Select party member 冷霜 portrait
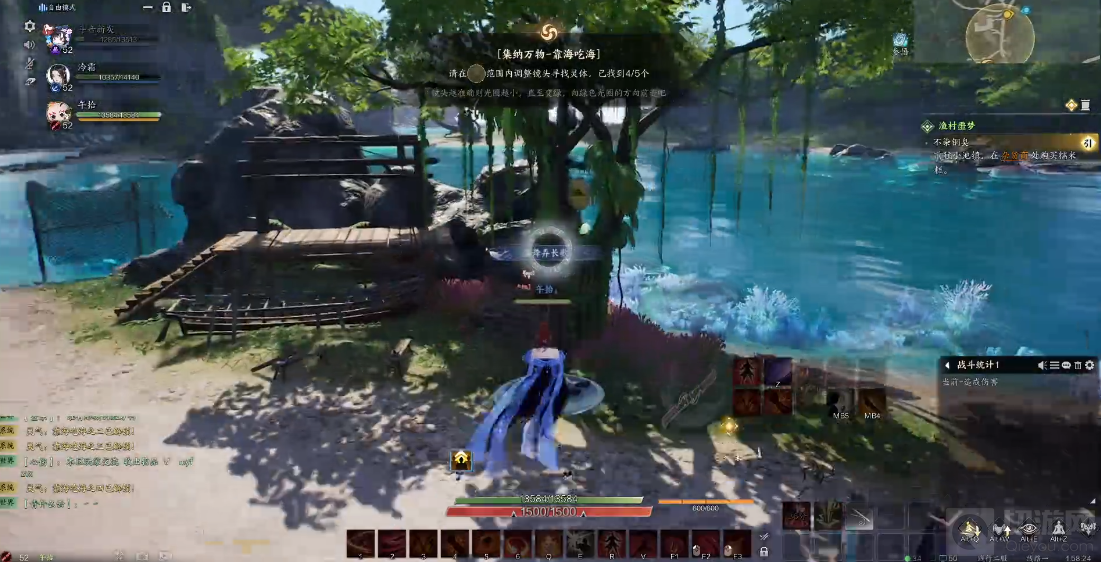This screenshot has width=1101, height=562. tap(58, 76)
